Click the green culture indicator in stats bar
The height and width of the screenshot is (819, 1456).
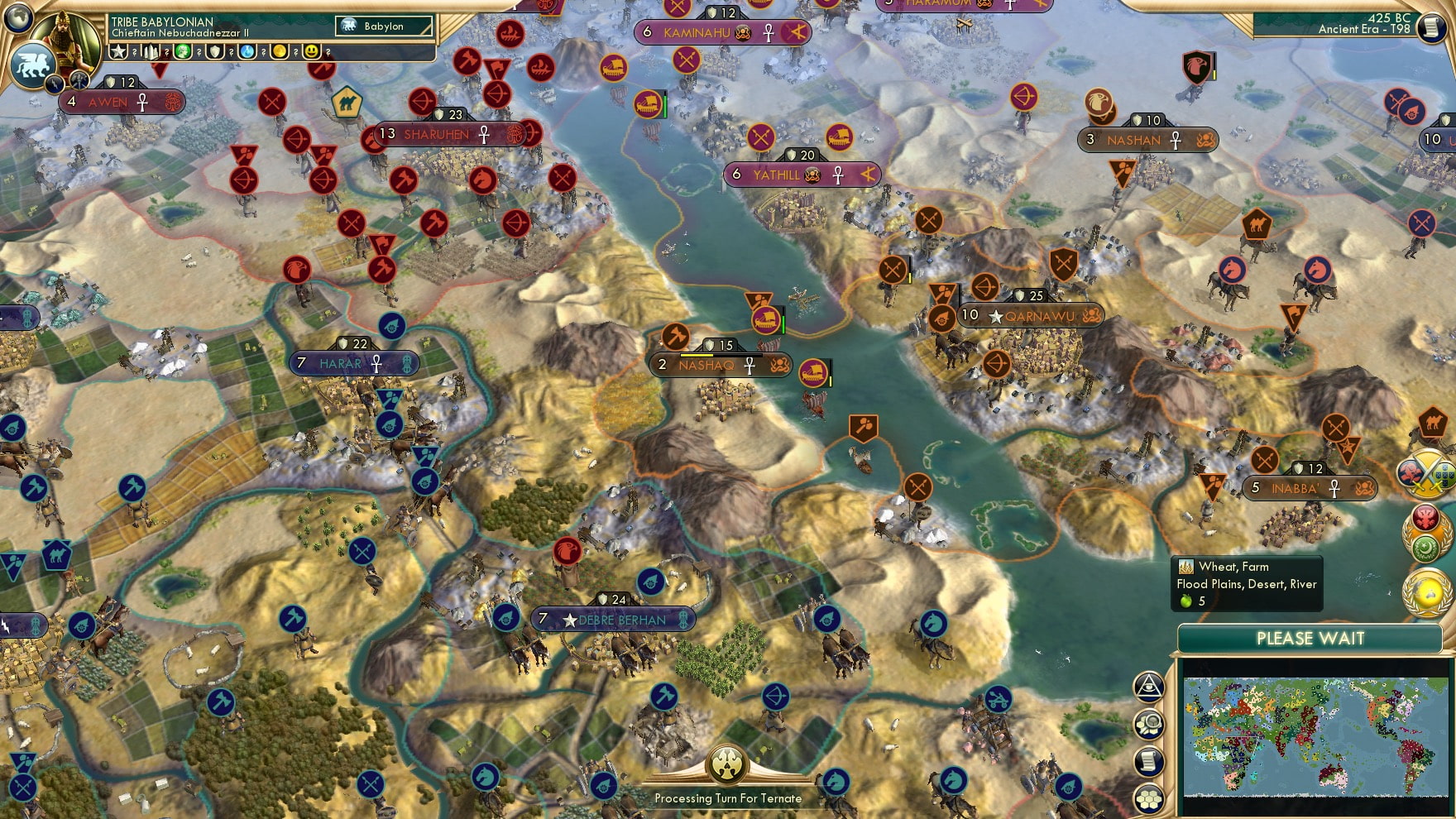click(183, 53)
